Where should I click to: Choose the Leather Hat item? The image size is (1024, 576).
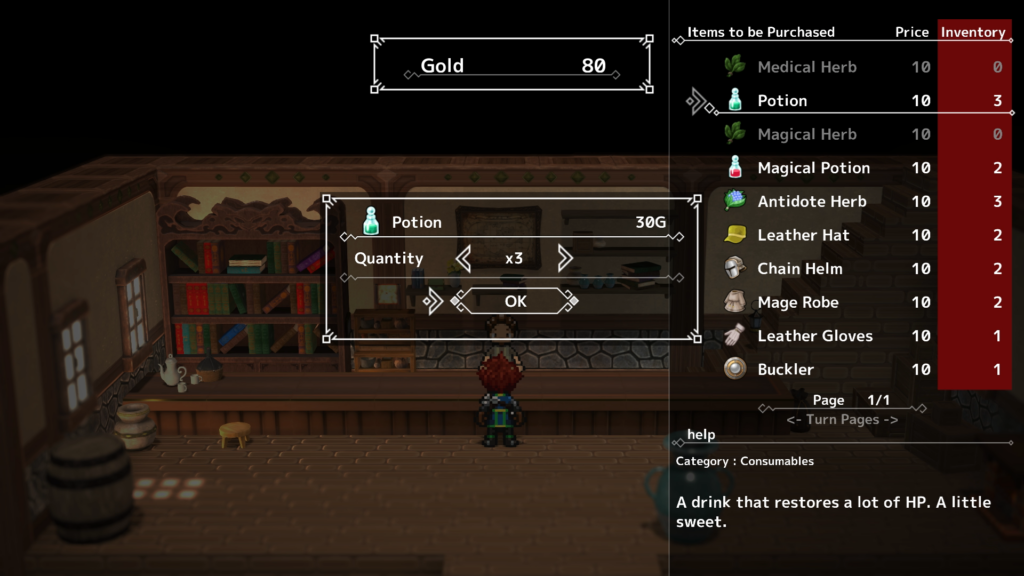803,235
